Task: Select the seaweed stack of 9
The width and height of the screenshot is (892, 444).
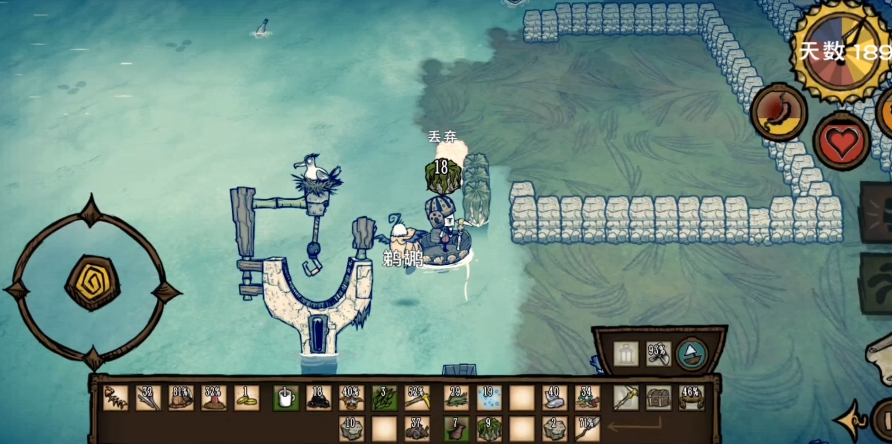Action: coord(489,429)
